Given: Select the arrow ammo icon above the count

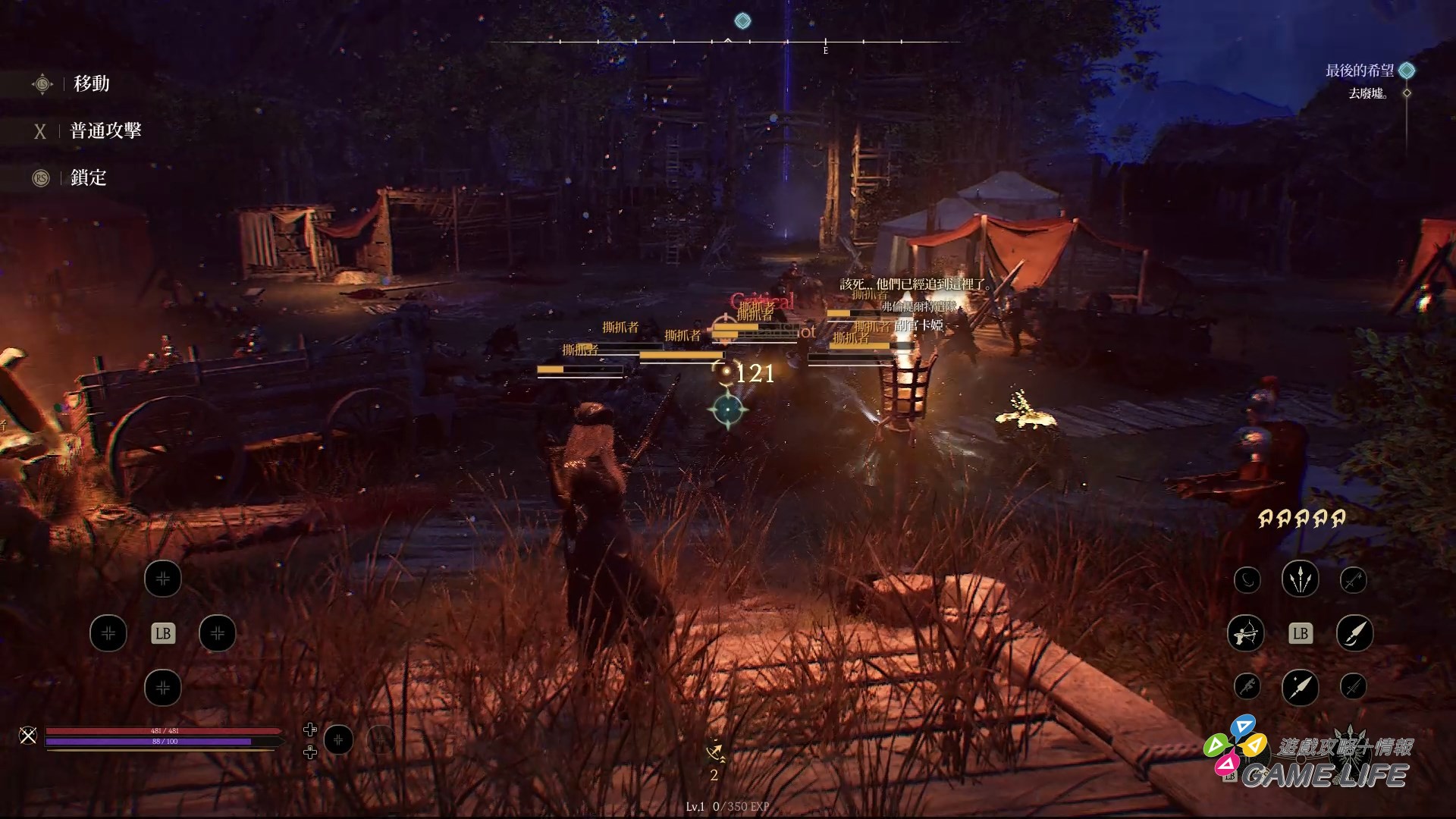Looking at the screenshot, I should [714, 752].
